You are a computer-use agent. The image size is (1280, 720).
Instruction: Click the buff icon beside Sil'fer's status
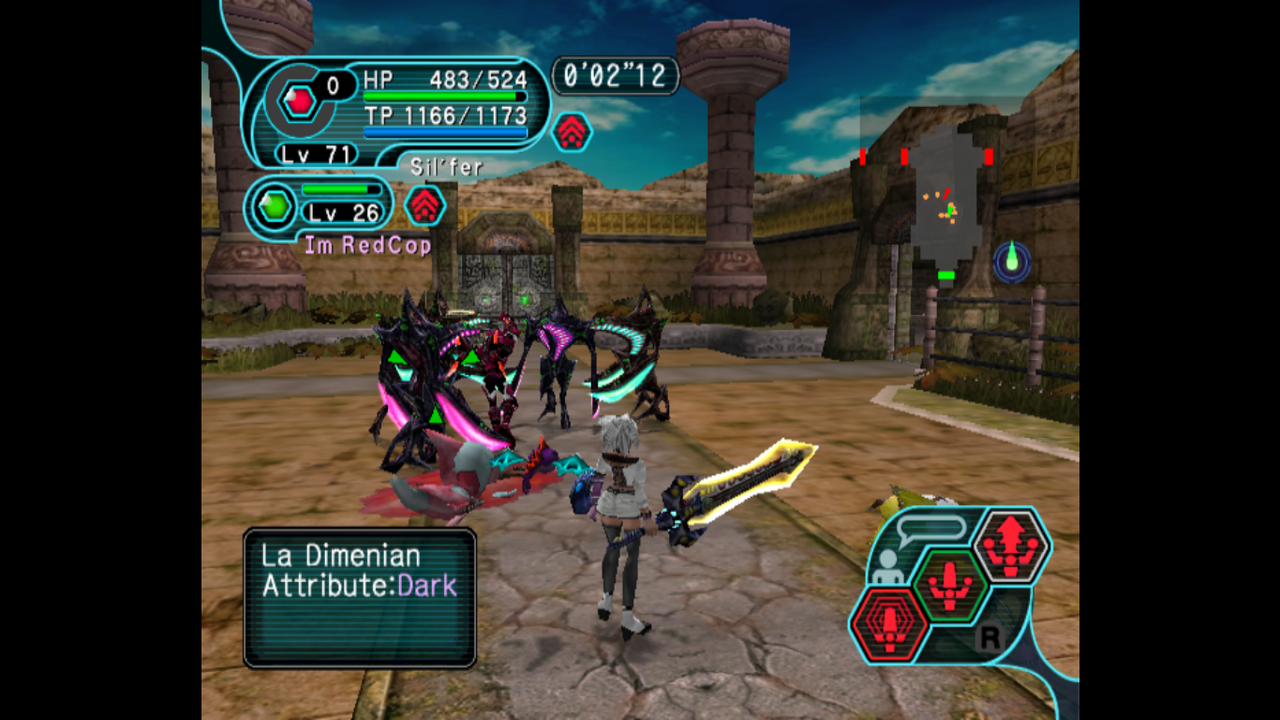tap(571, 132)
